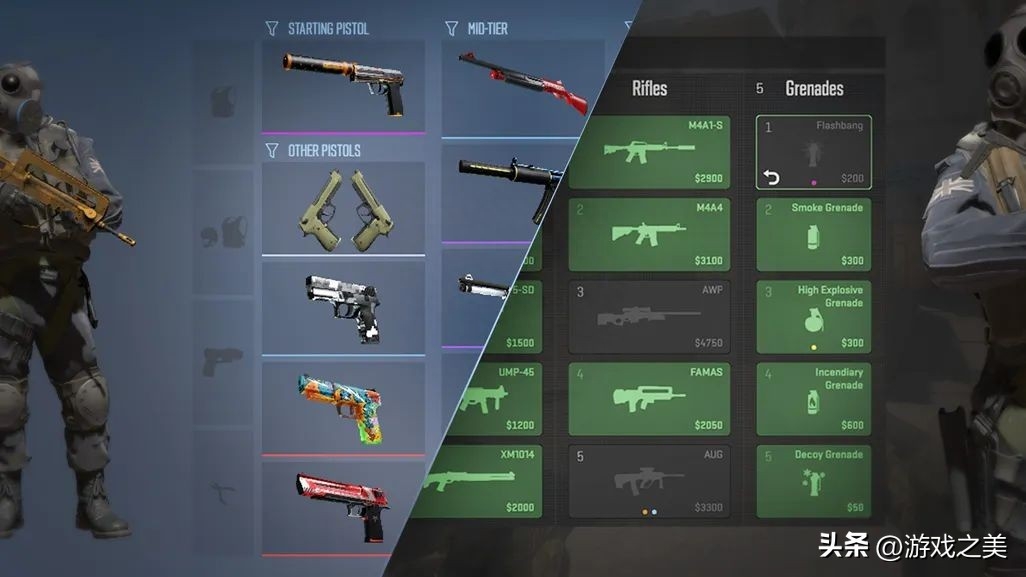The height and width of the screenshot is (577, 1026).
Task: Buy the FAMAS rifle
Action: (649, 398)
